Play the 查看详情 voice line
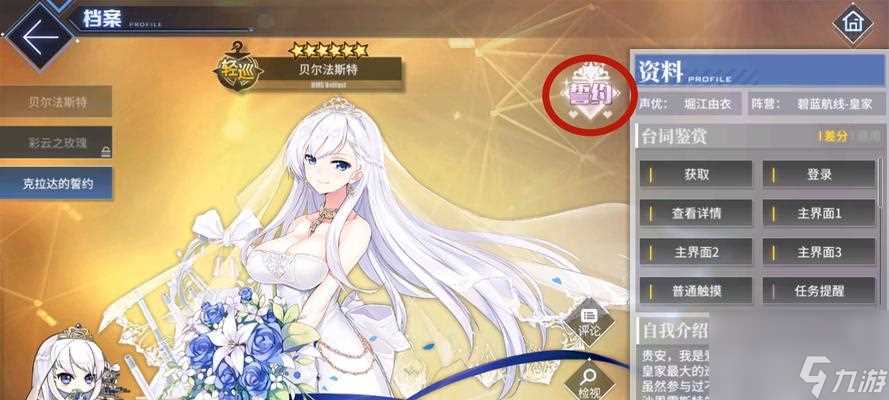 [x=697, y=212]
